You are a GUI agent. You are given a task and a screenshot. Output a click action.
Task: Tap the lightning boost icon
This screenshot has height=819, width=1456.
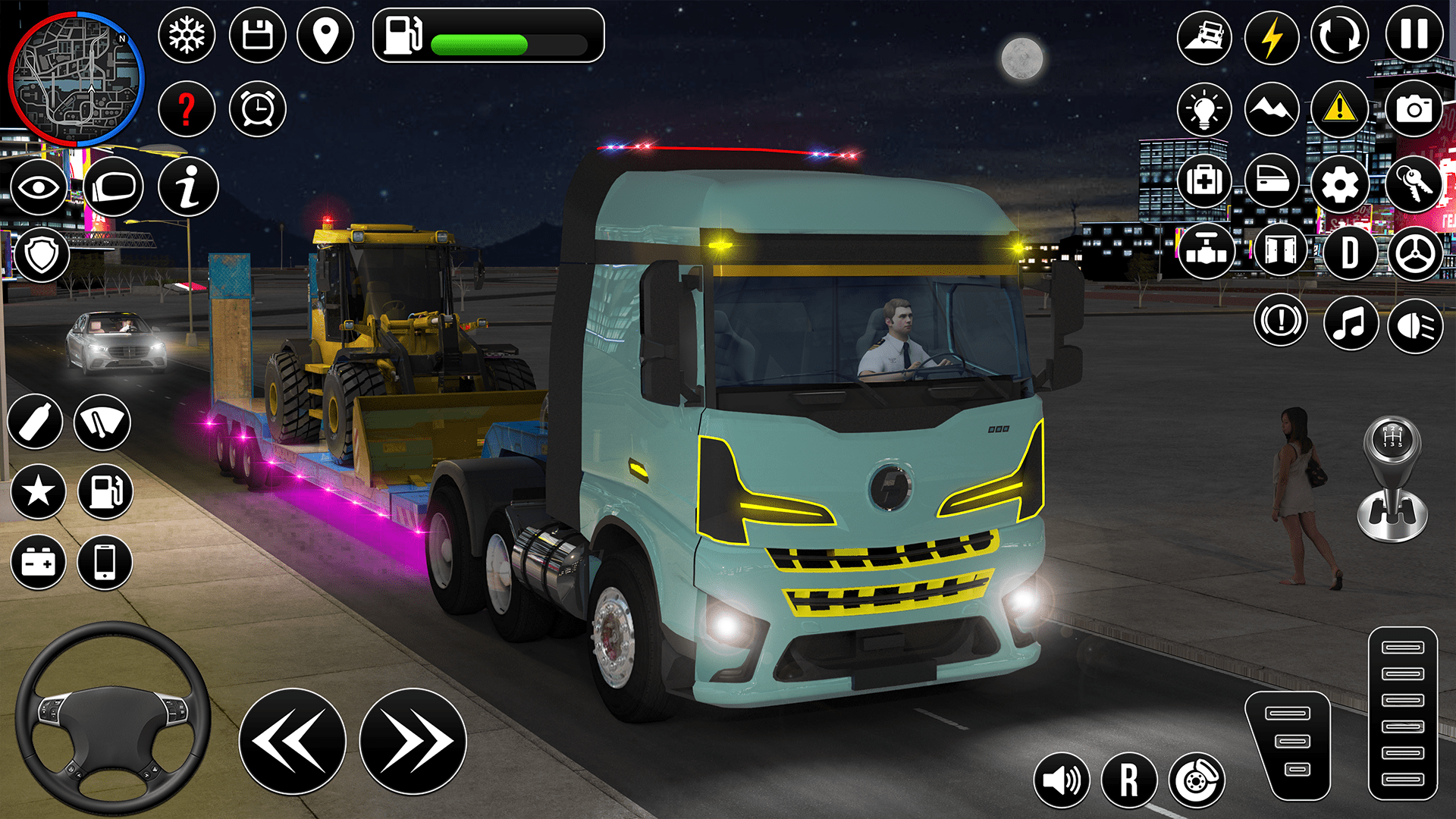[1272, 36]
